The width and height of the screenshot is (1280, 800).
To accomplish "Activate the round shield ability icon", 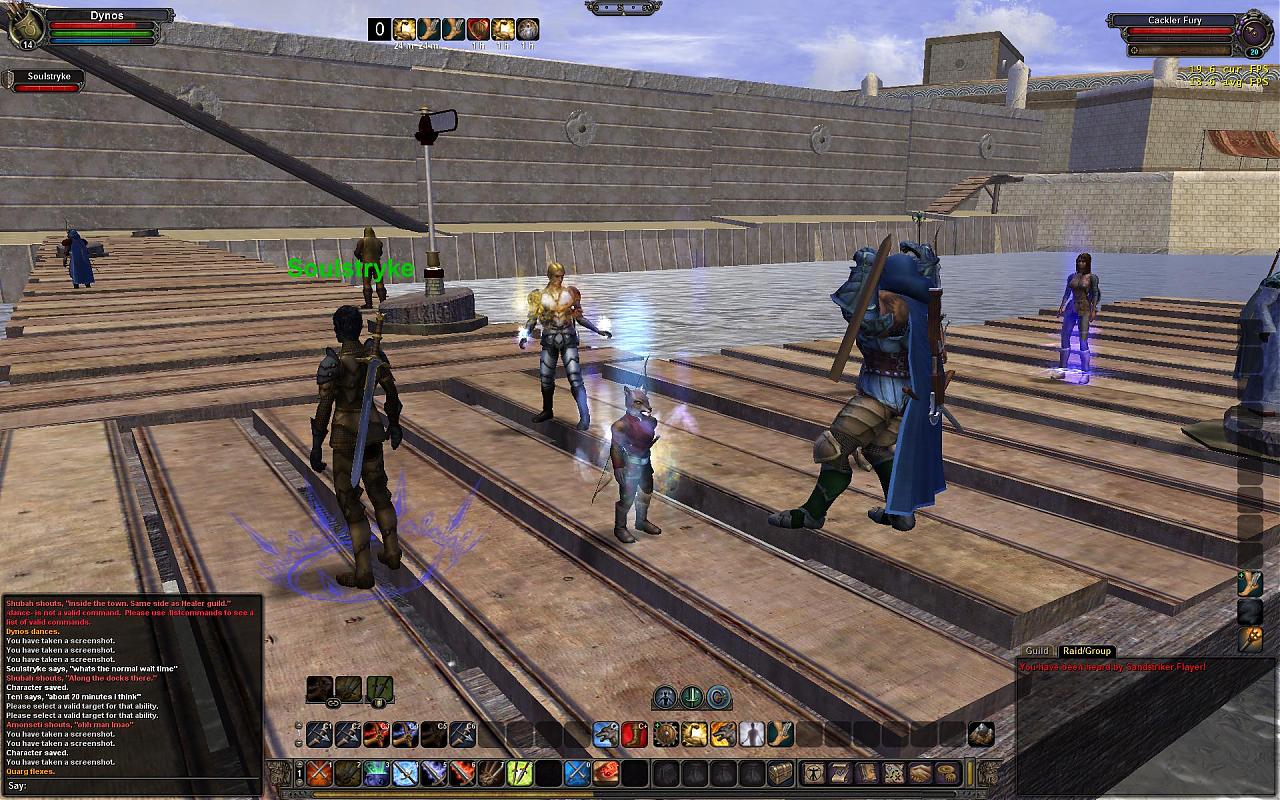I will click(665, 735).
